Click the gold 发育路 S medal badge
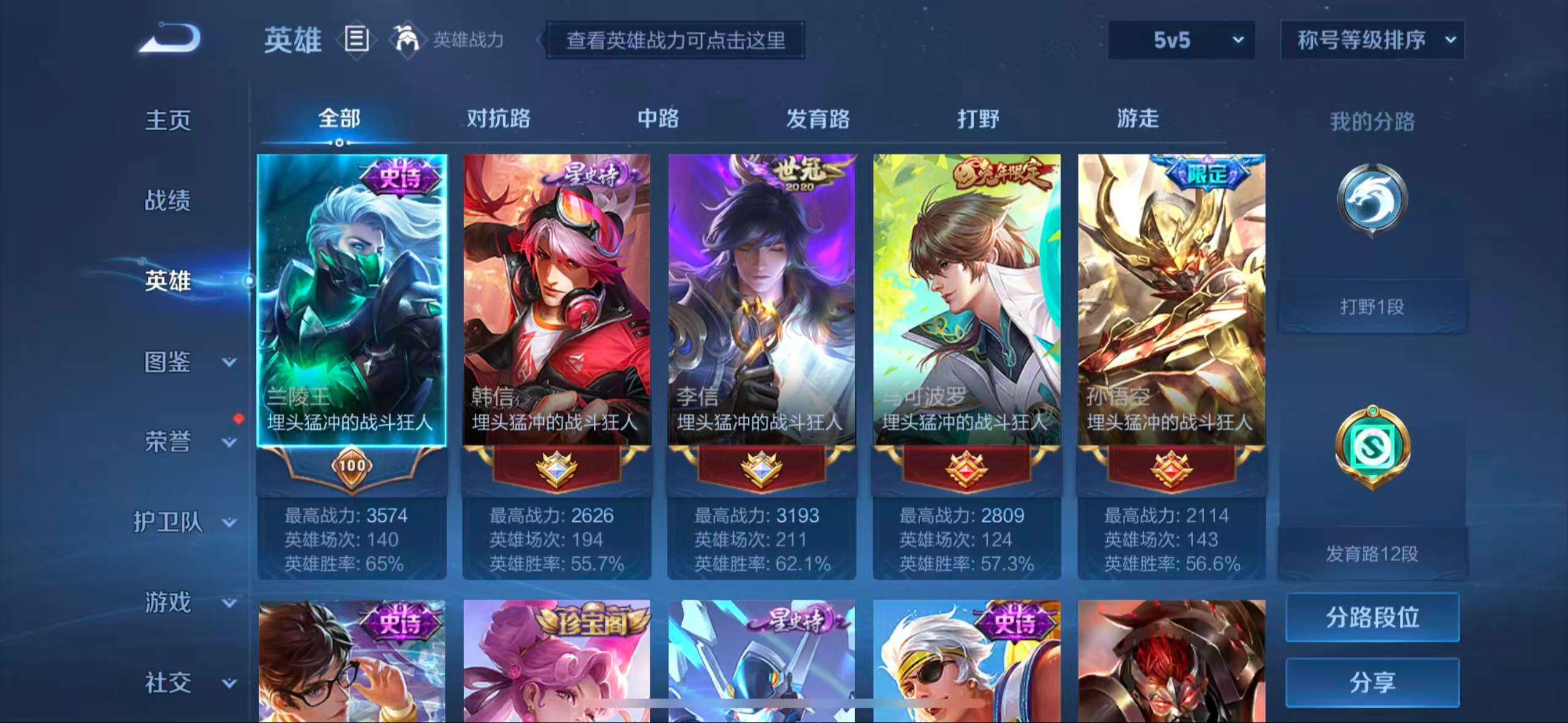The width and height of the screenshot is (1568, 723). click(x=1374, y=446)
